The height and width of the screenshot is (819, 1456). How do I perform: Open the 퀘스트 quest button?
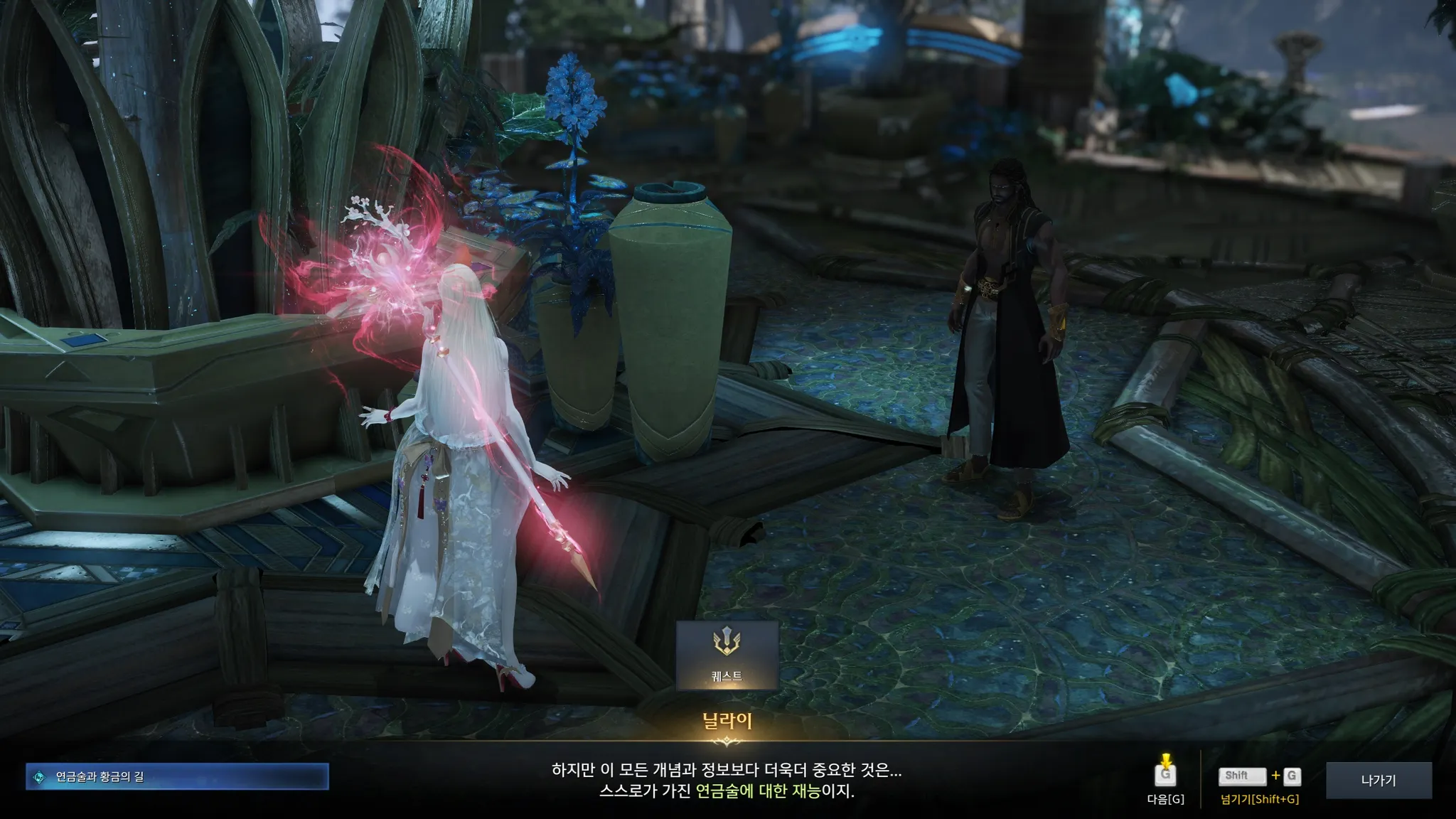click(727, 655)
